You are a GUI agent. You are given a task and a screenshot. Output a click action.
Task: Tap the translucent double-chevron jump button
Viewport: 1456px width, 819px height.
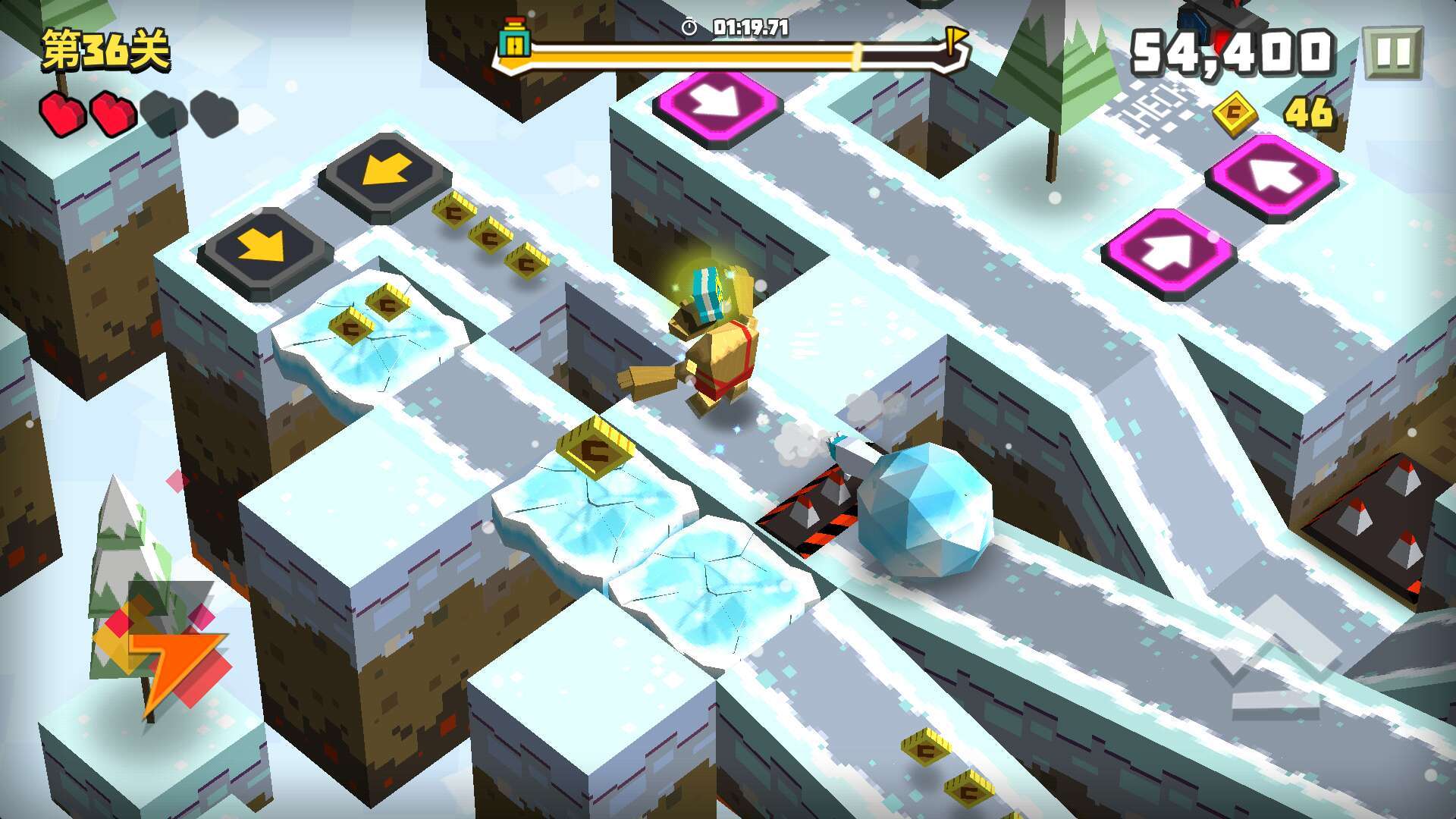[1276, 660]
